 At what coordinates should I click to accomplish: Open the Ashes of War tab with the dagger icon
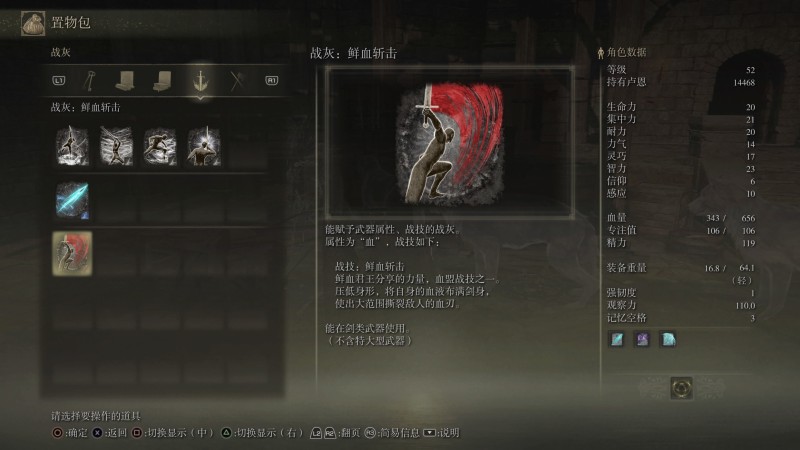tap(201, 79)
